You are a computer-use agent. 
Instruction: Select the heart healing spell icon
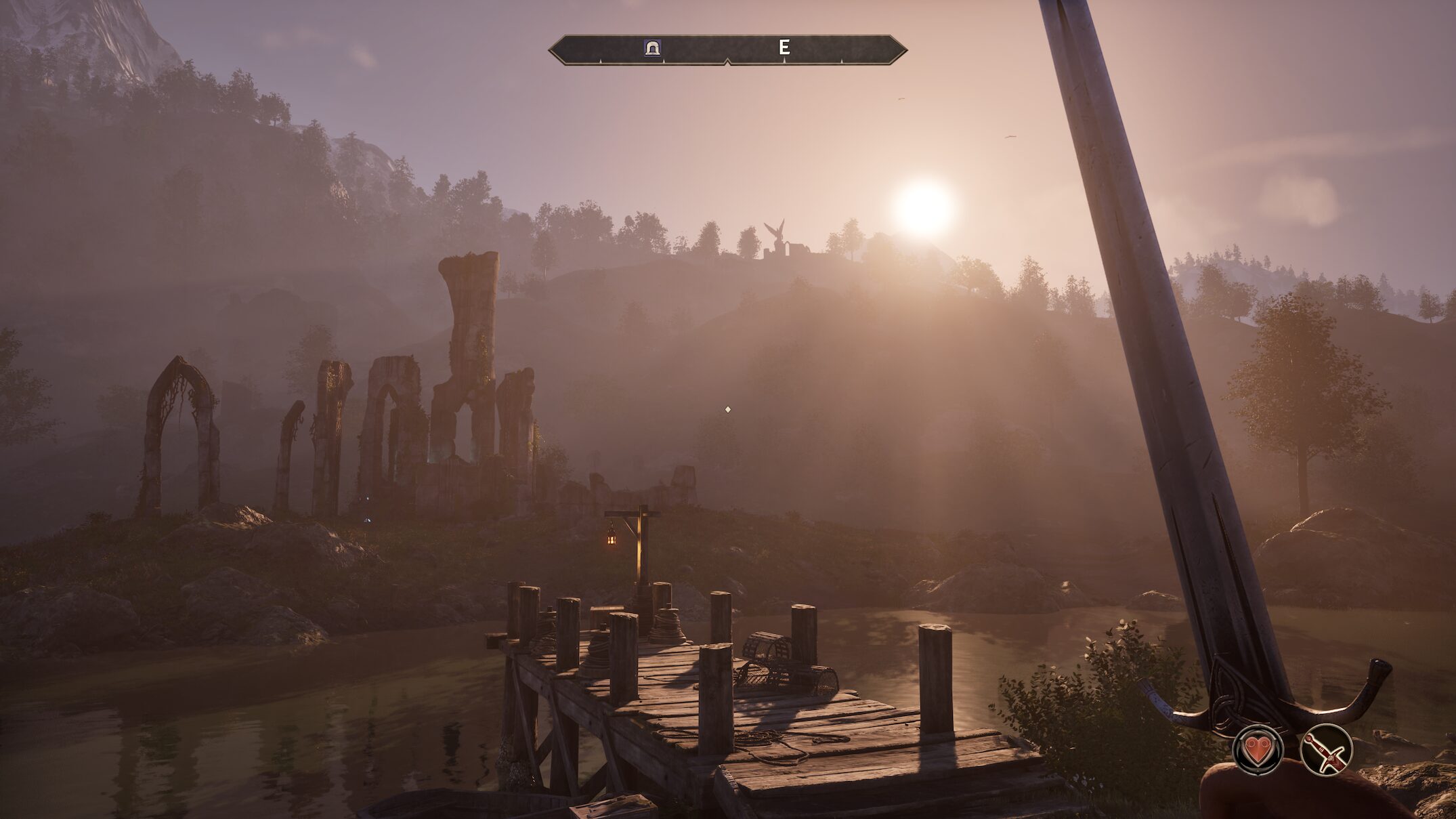click(1258, 749)
